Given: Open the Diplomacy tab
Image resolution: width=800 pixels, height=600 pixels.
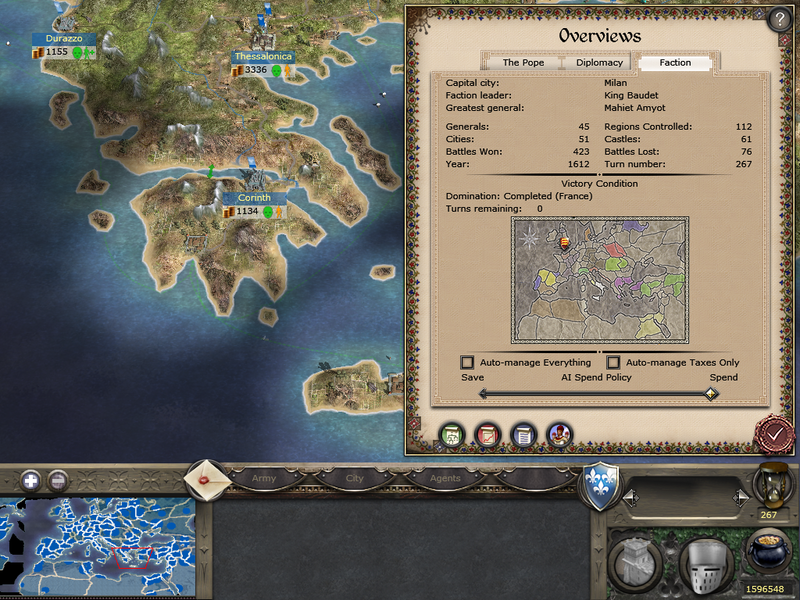Looking at the screenshot, I should pyautogui.click(x=599, y=63).
